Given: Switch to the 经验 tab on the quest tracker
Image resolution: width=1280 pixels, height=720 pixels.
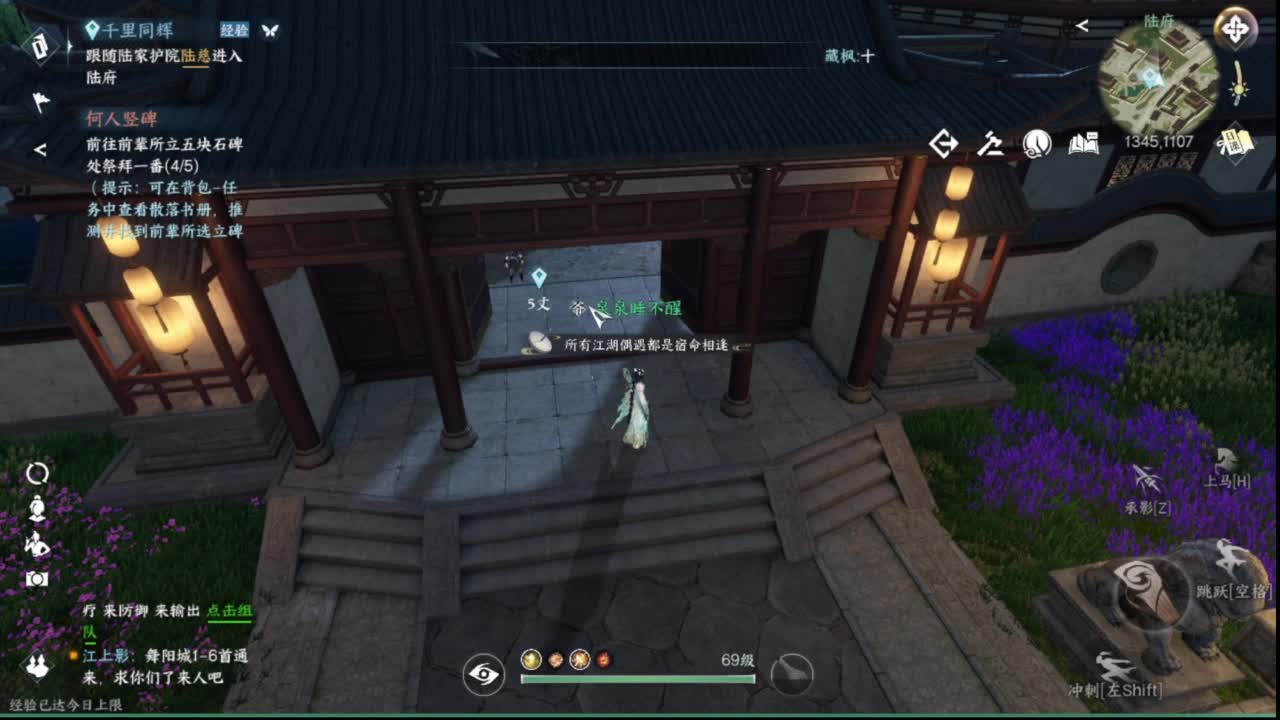Looking at the screenshot, I should coord(232,30).
